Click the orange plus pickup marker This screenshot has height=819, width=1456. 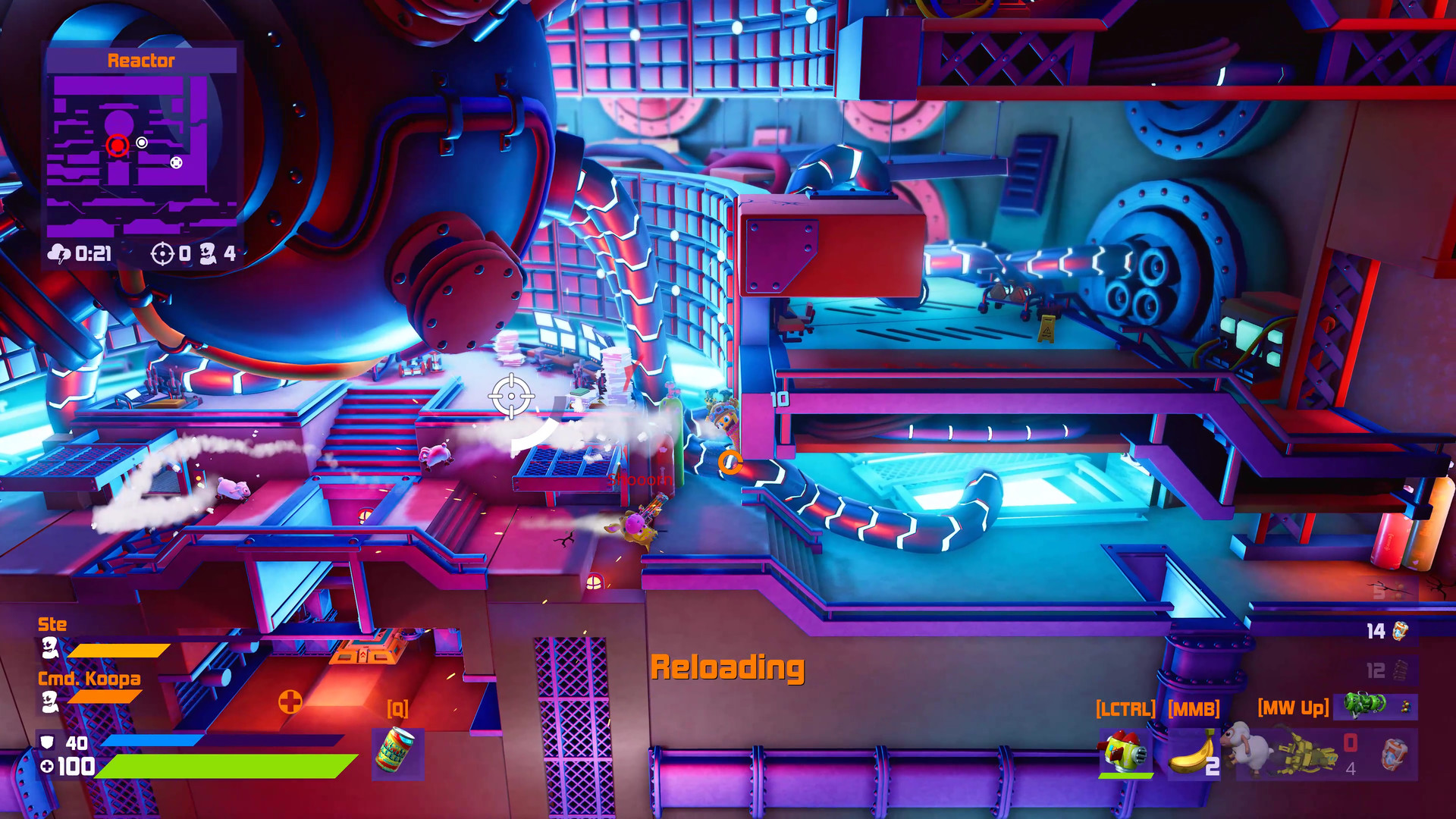(x=290, y=701)
